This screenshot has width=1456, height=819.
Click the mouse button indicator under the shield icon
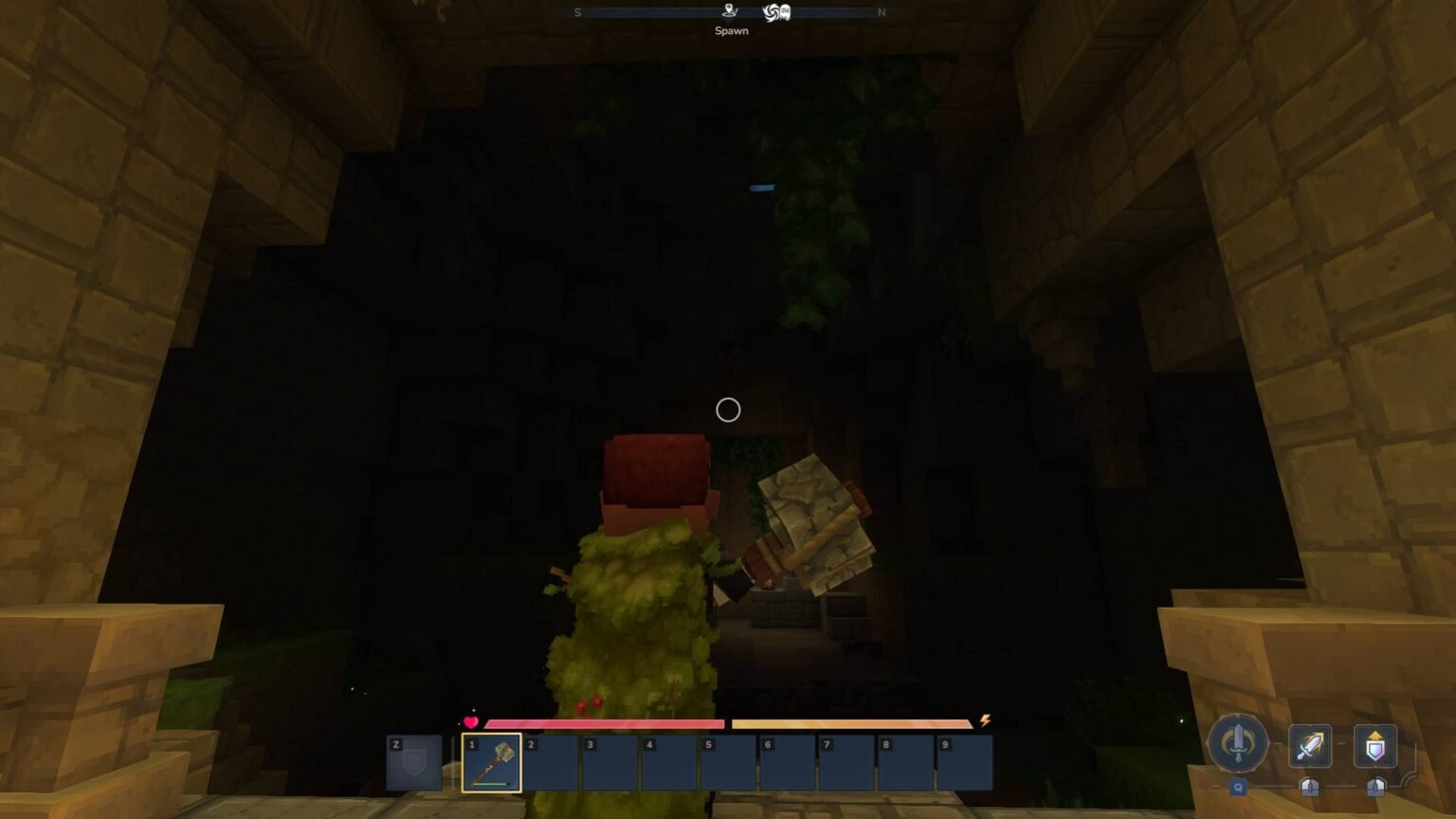click(1375, 787)
